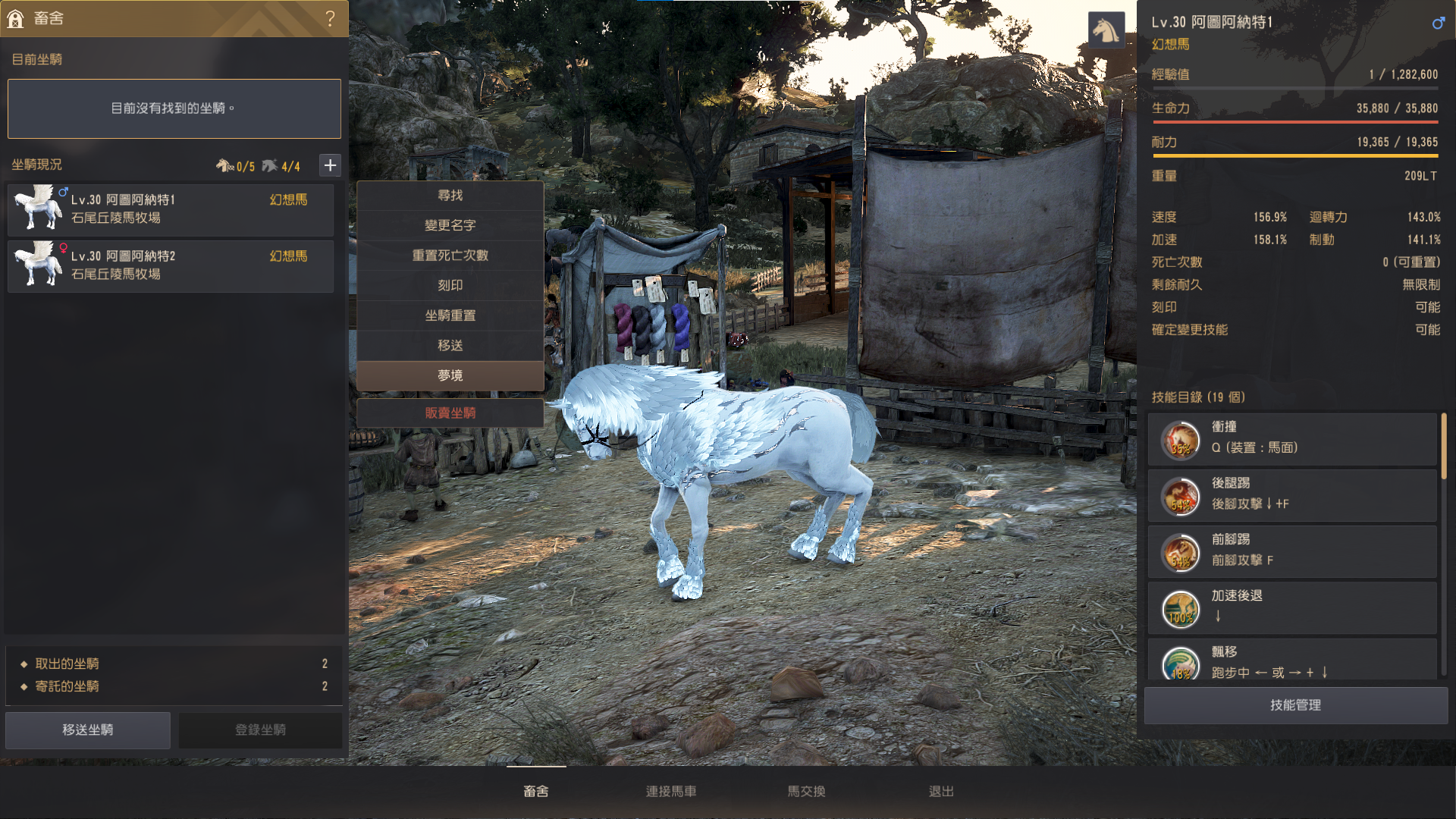Choose 變更名字 to rename the mount
Viewport: 1456px width, 819px height.
click(x=450, y=225)
